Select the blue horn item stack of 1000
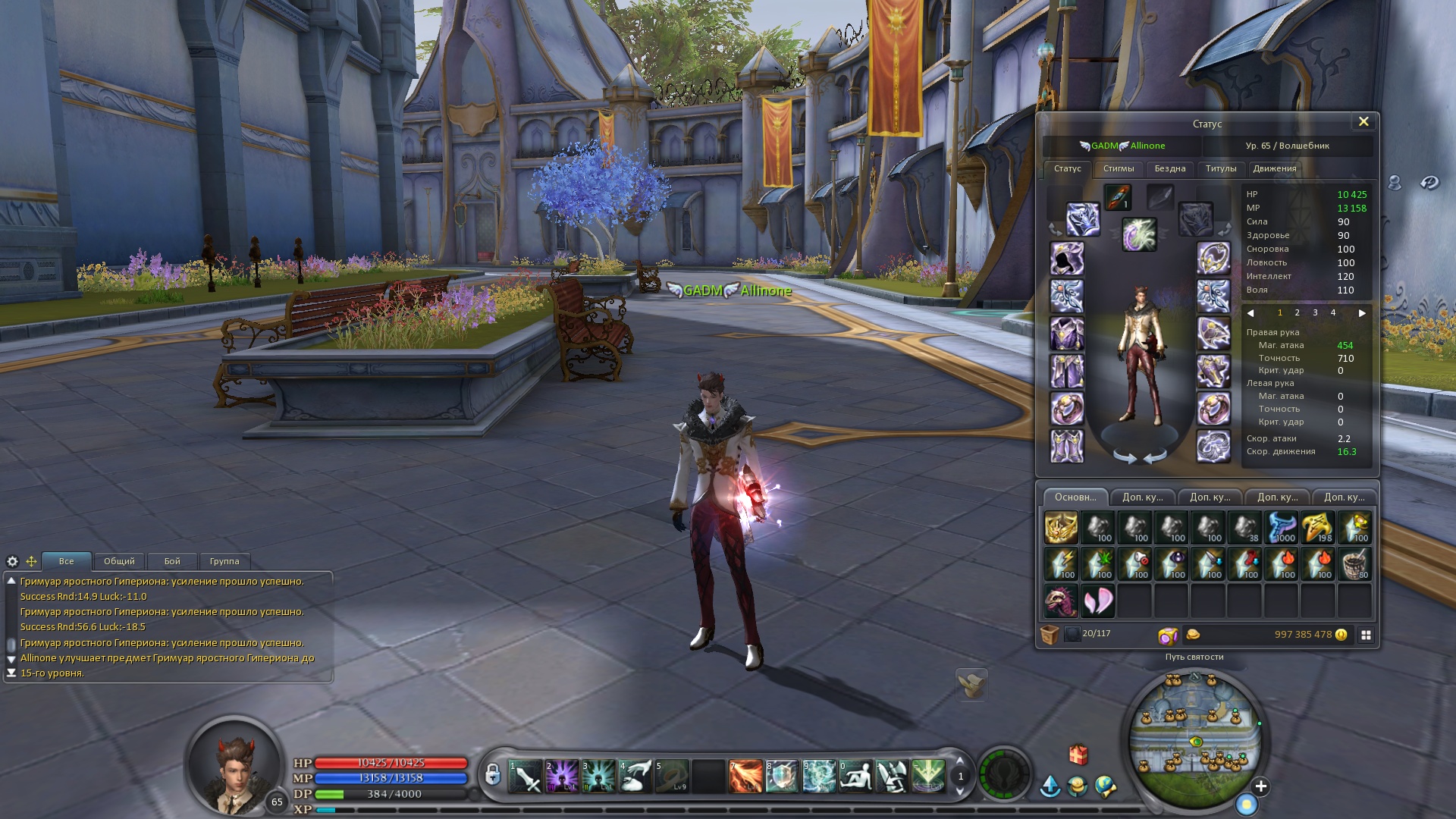 click(x=1282, y=528)
